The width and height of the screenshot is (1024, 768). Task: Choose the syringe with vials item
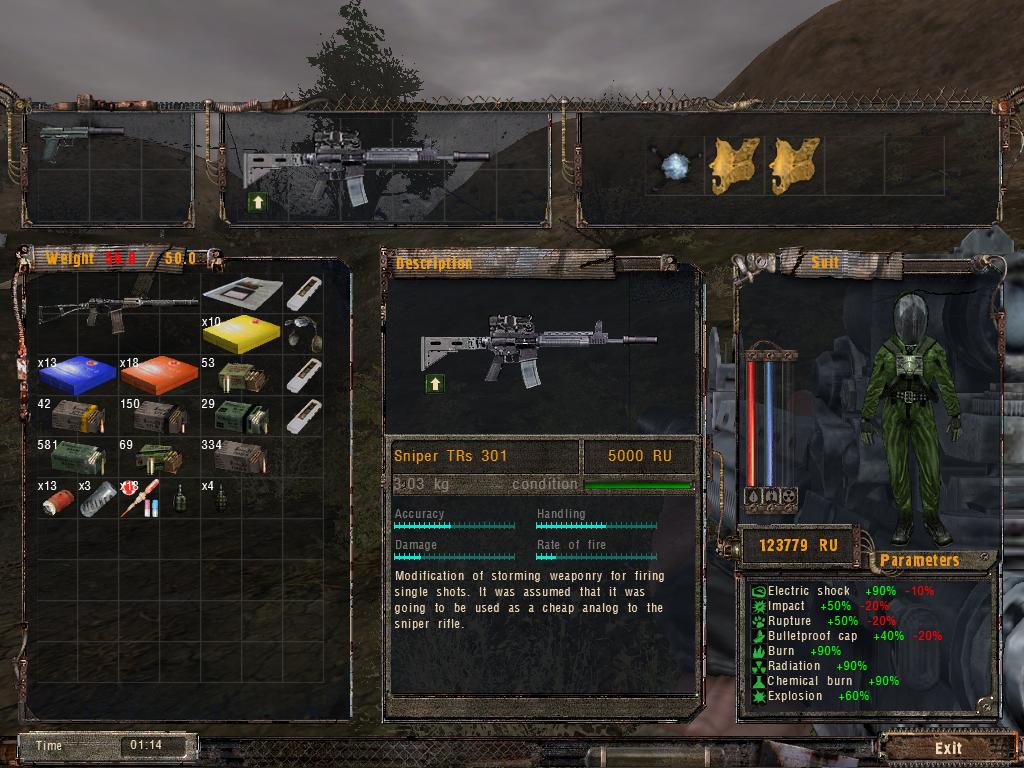pos(137,498)
